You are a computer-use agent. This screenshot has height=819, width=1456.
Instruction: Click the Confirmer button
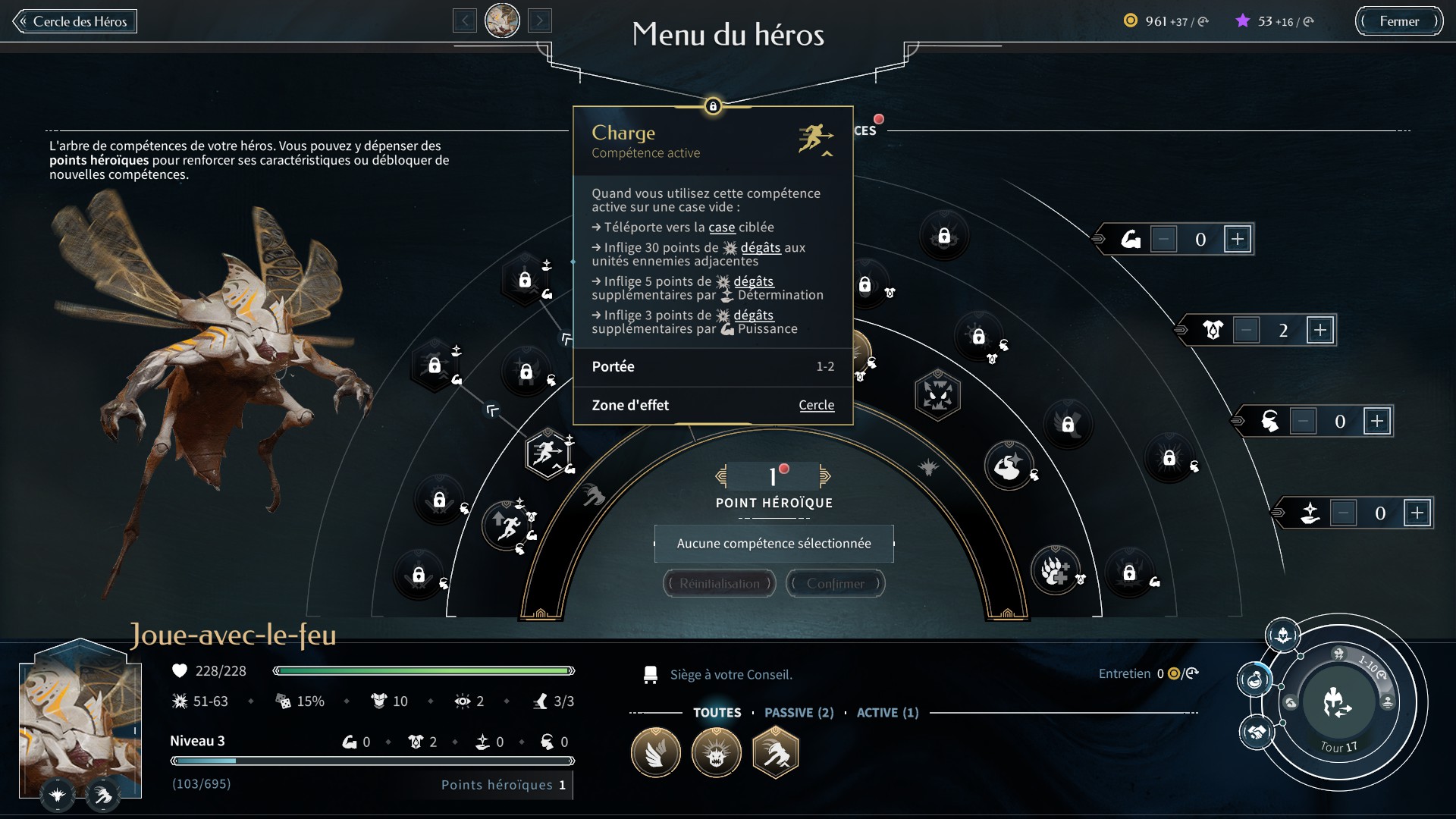pos(835,583)
